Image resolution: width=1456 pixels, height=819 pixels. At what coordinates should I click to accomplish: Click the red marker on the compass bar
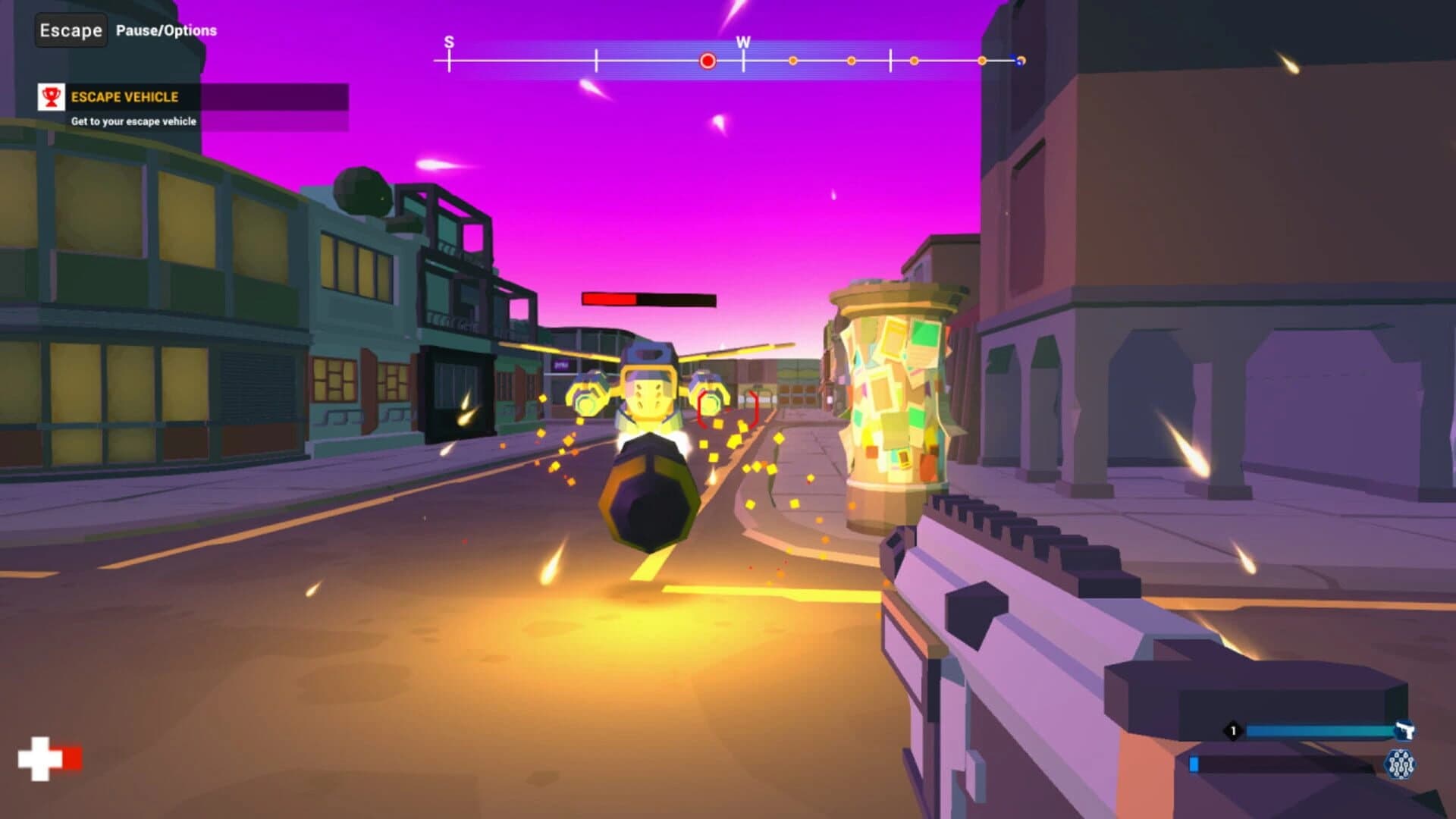click(x=707, y=60)
